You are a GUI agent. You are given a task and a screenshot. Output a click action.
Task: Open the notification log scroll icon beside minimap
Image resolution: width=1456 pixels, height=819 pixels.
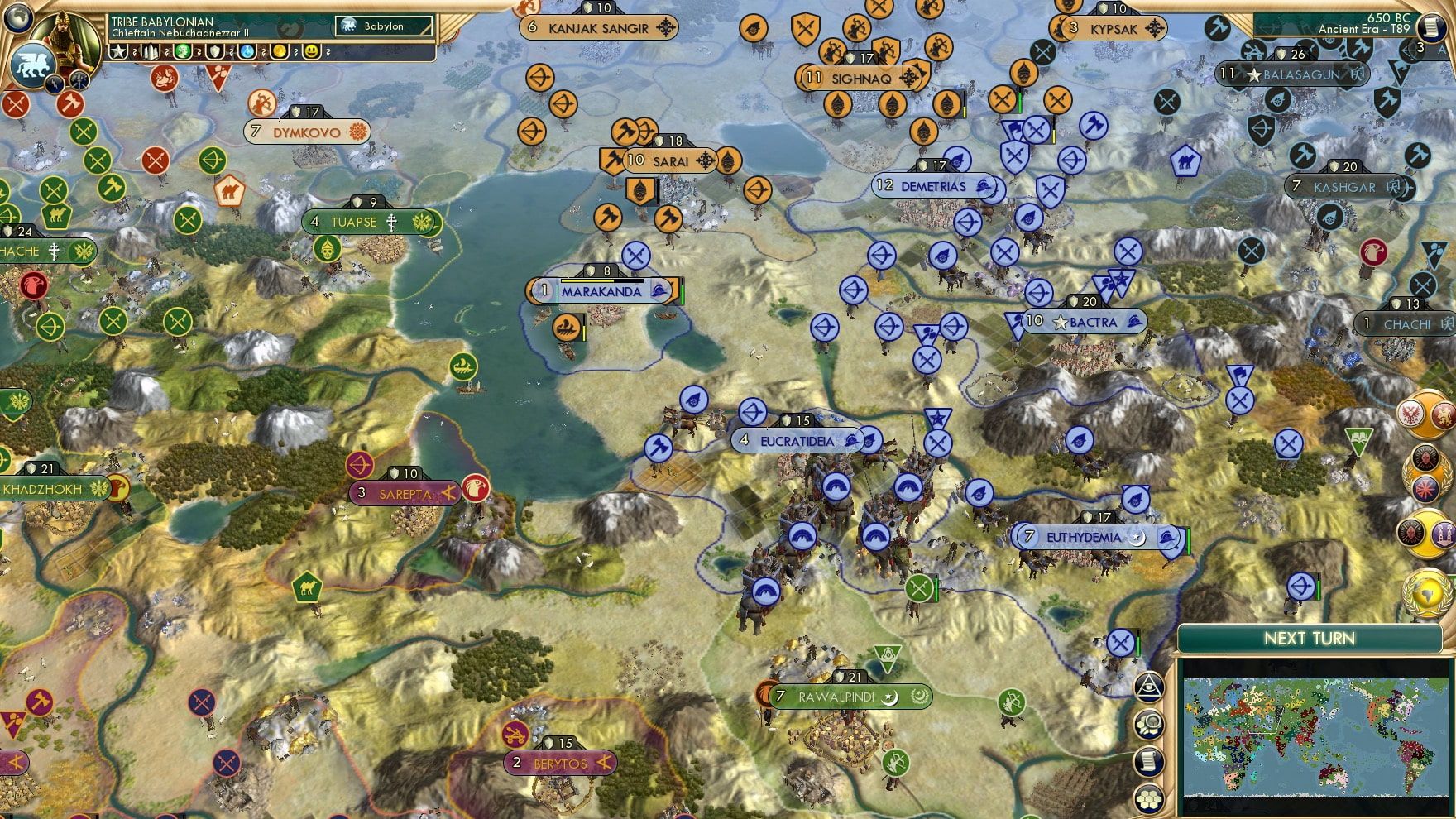[x=1148, y=760]
